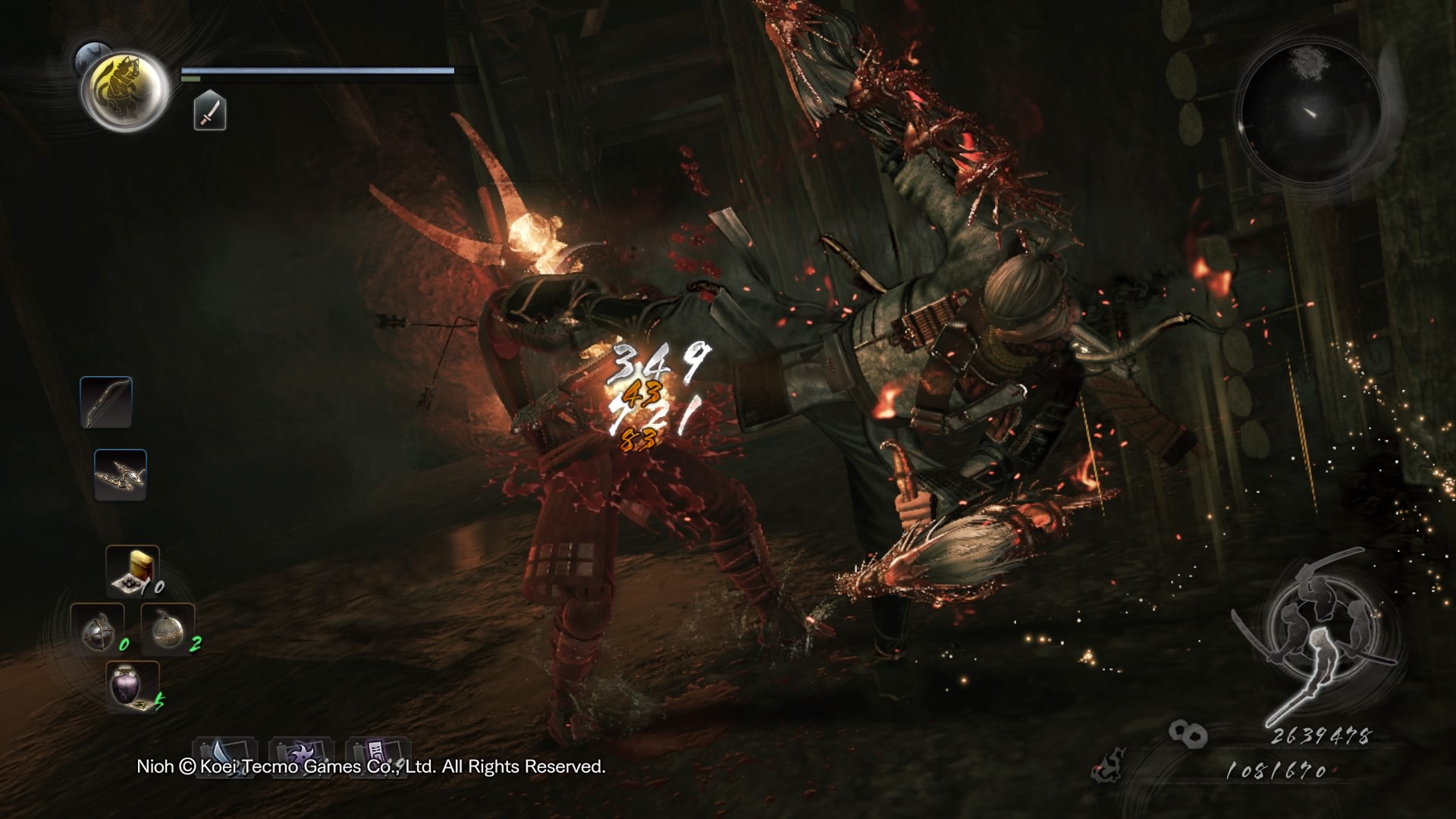The width and height of the screenshot is (1456, 819).
Task: Click the sword weapon stance icon
Action: click(209, 110)
